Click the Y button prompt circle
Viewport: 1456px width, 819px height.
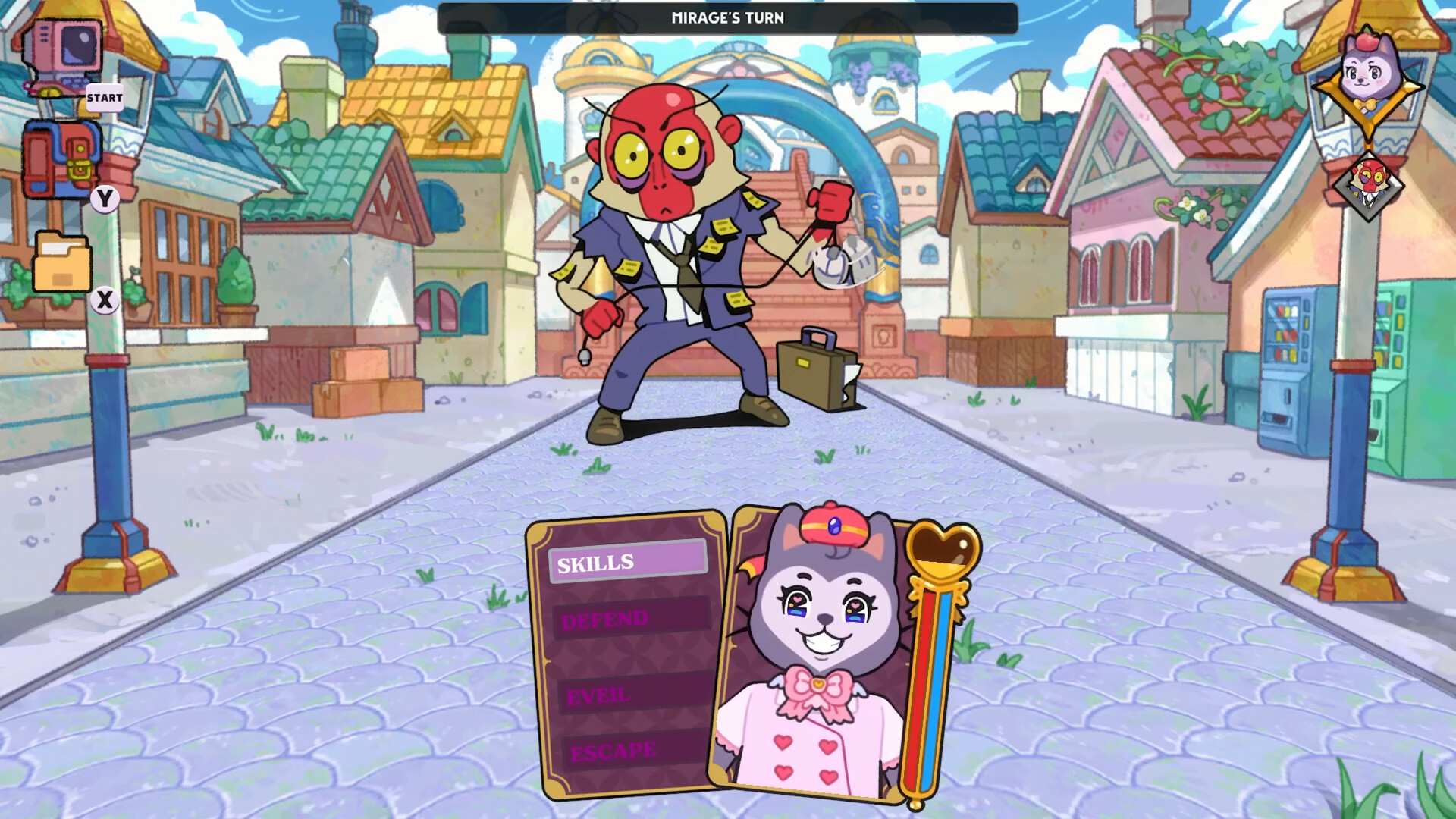pyautogui.click(x=105, y=196)
